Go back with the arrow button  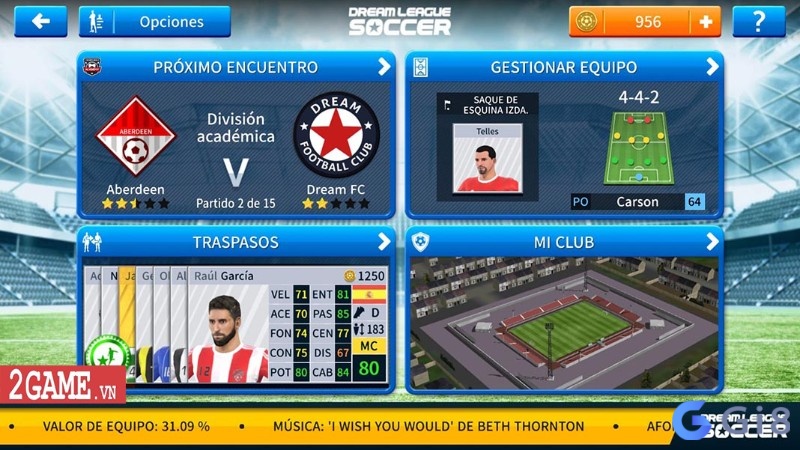tap(41, 21)
